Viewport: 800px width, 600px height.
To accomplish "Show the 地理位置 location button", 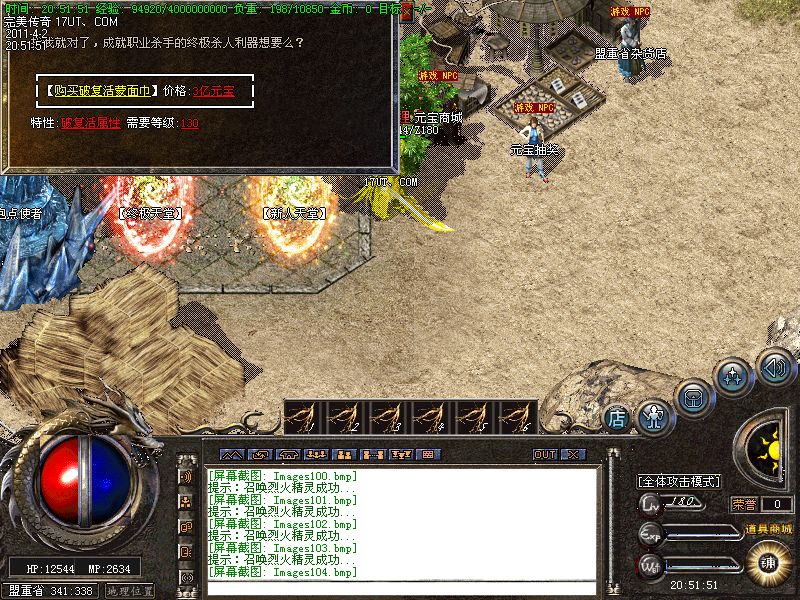I will [129, 591].
